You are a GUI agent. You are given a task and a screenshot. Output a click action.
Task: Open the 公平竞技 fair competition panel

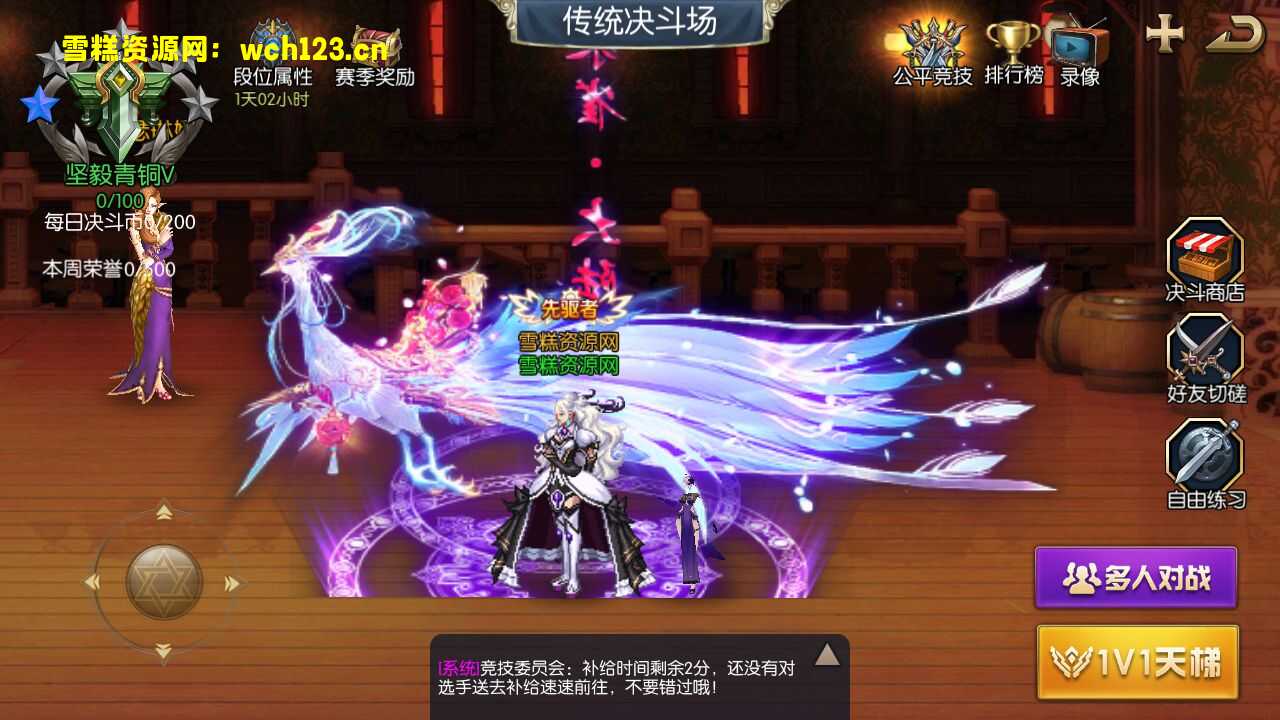931,45
